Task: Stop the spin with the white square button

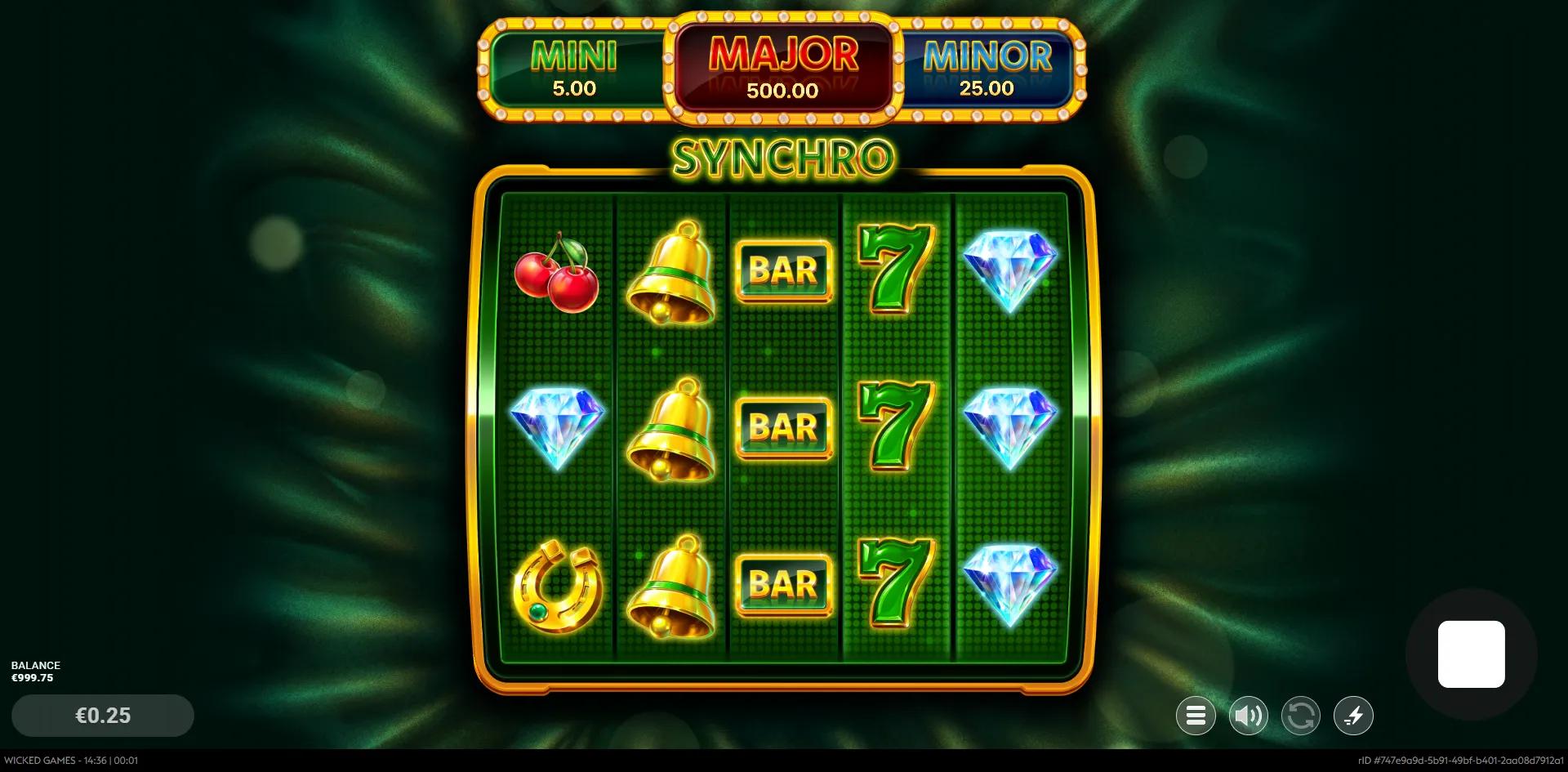Action: [1471, 654]
